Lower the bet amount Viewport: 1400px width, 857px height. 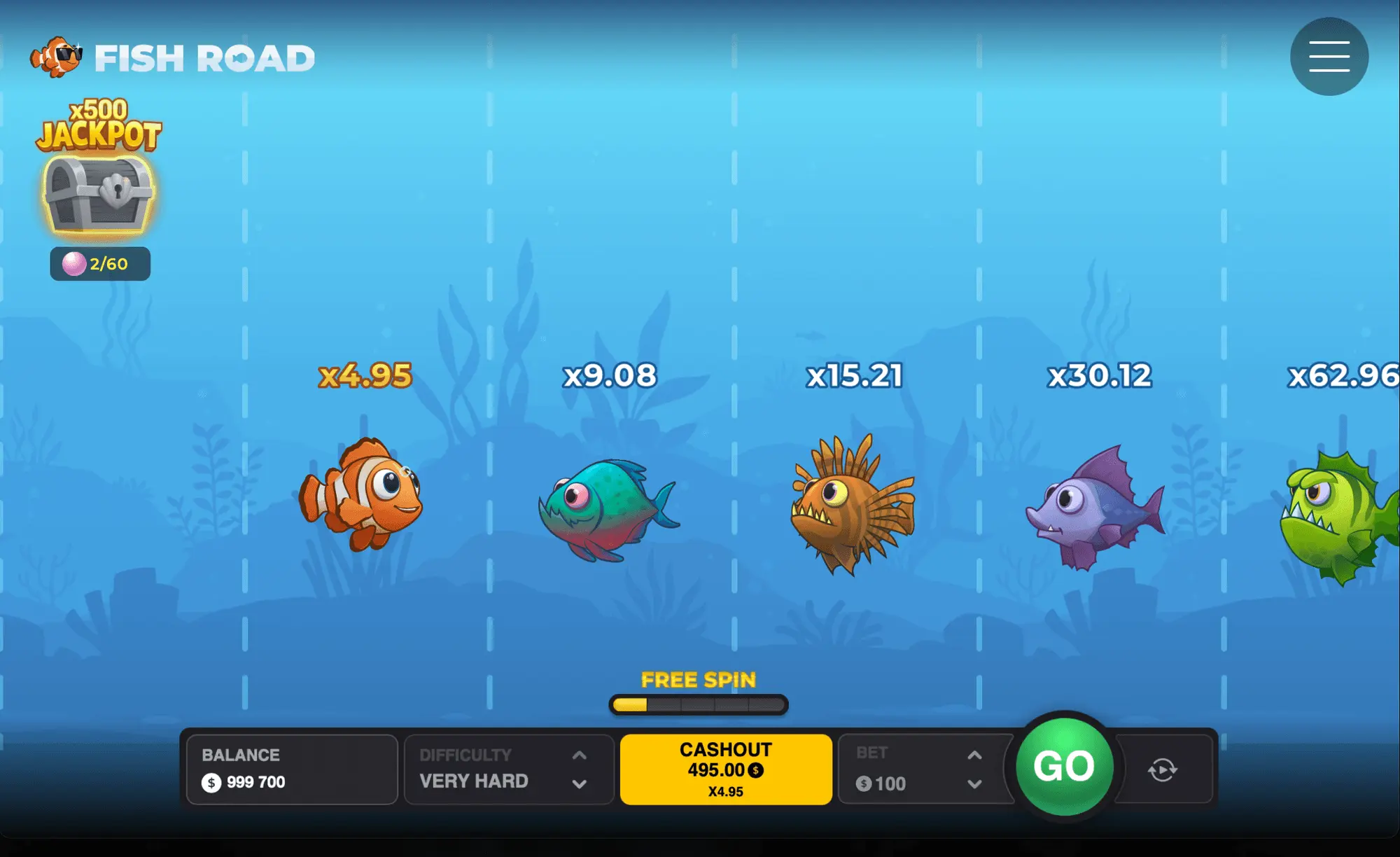(974, 785)
